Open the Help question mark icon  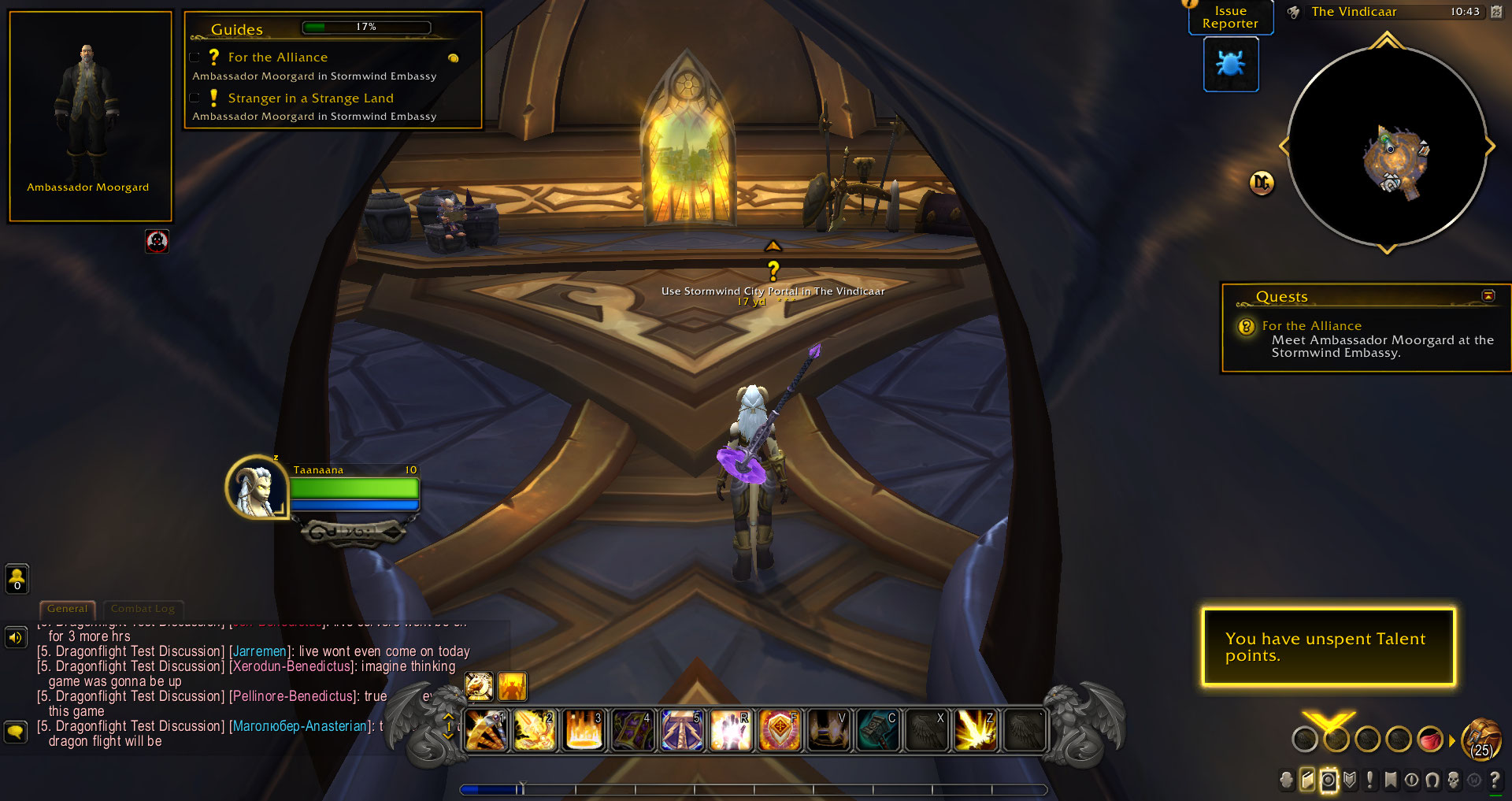point(1496,780)
